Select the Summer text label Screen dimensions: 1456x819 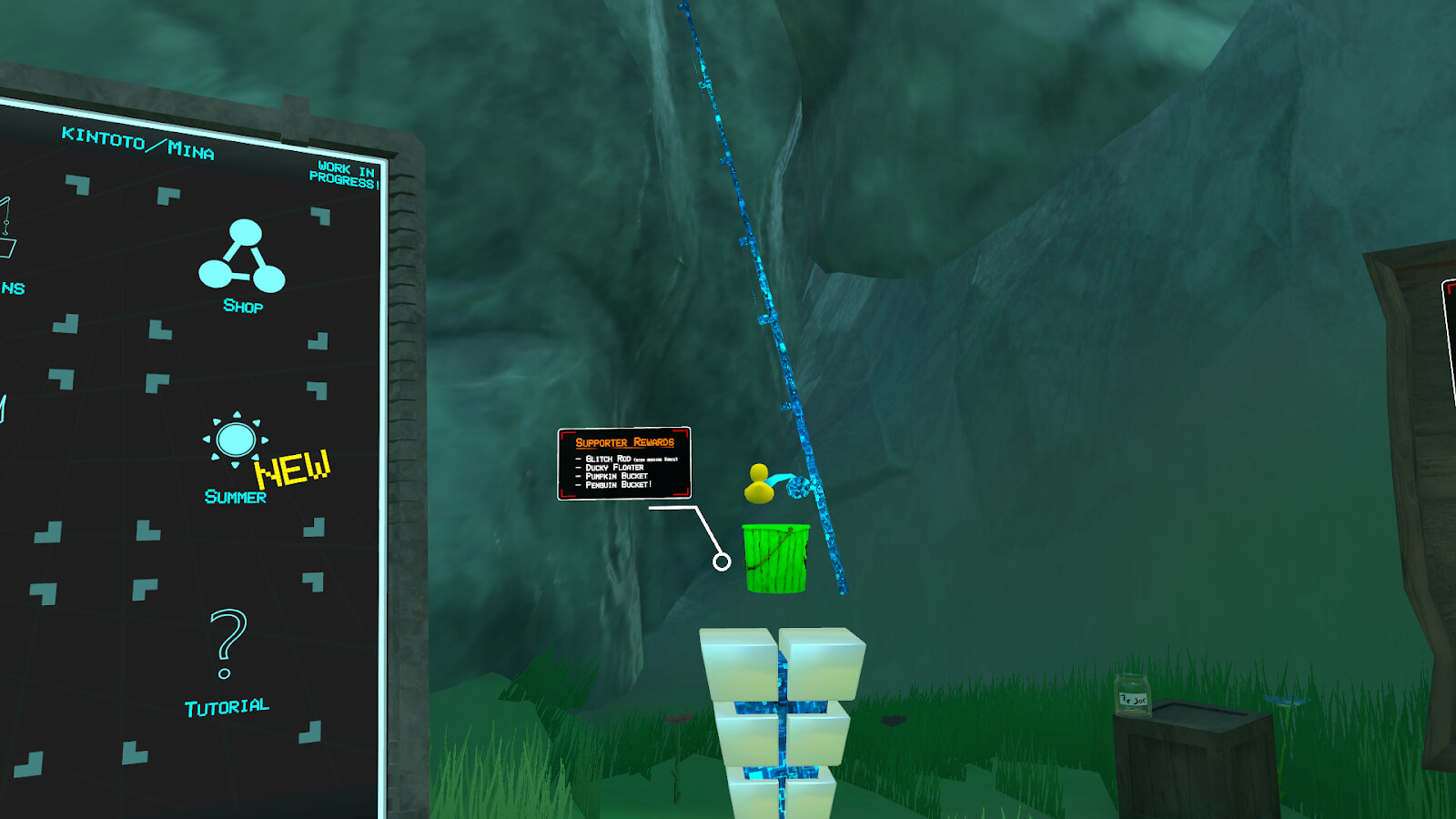235,497
